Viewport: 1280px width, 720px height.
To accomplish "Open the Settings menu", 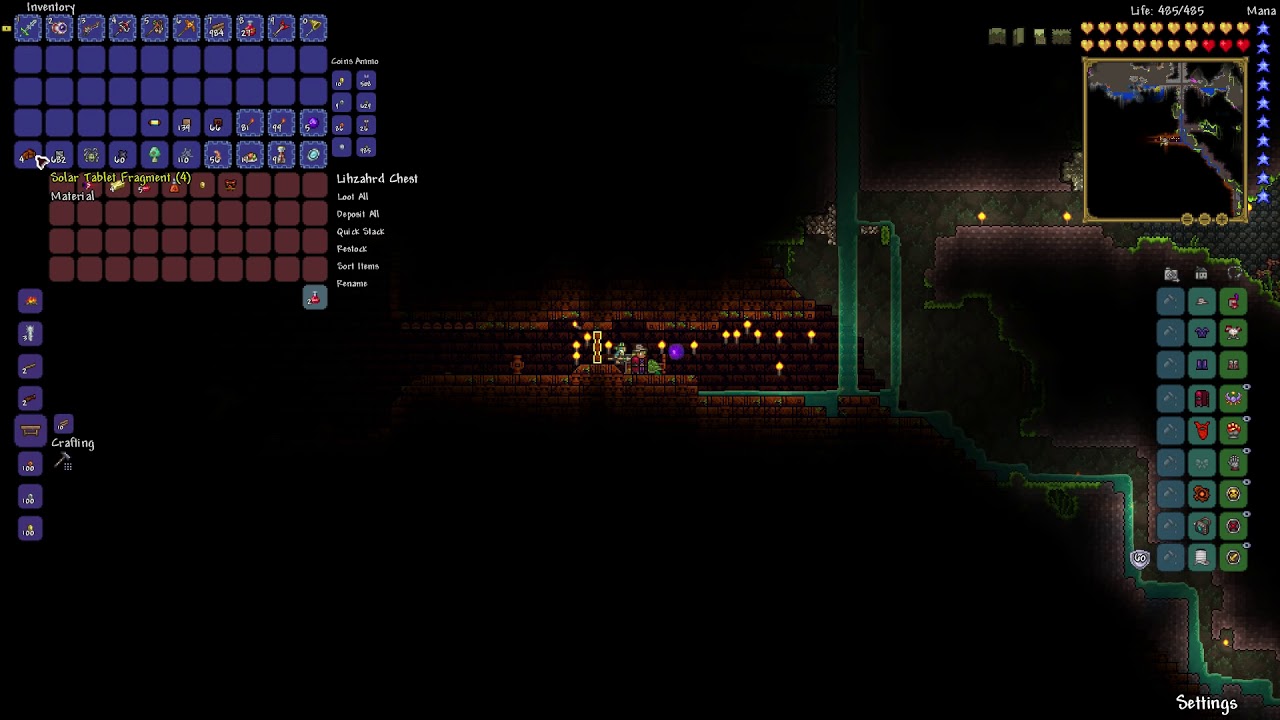I will 1206,703.
